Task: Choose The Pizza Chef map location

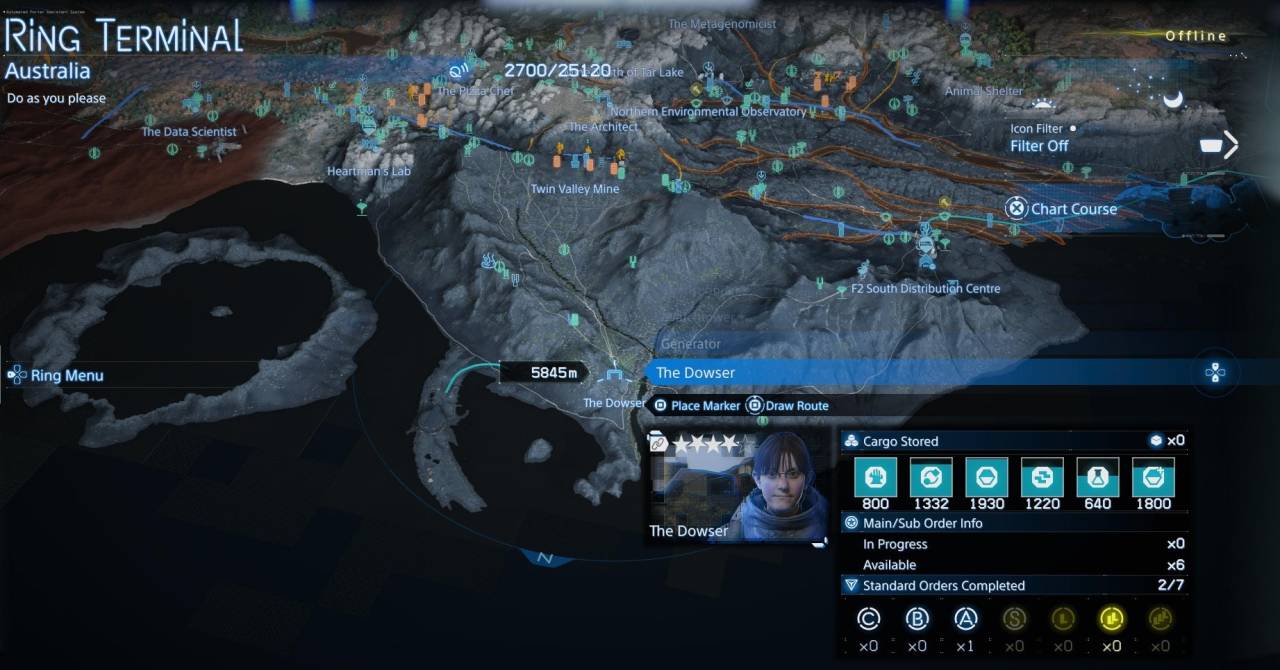Action: coord(475,91)
